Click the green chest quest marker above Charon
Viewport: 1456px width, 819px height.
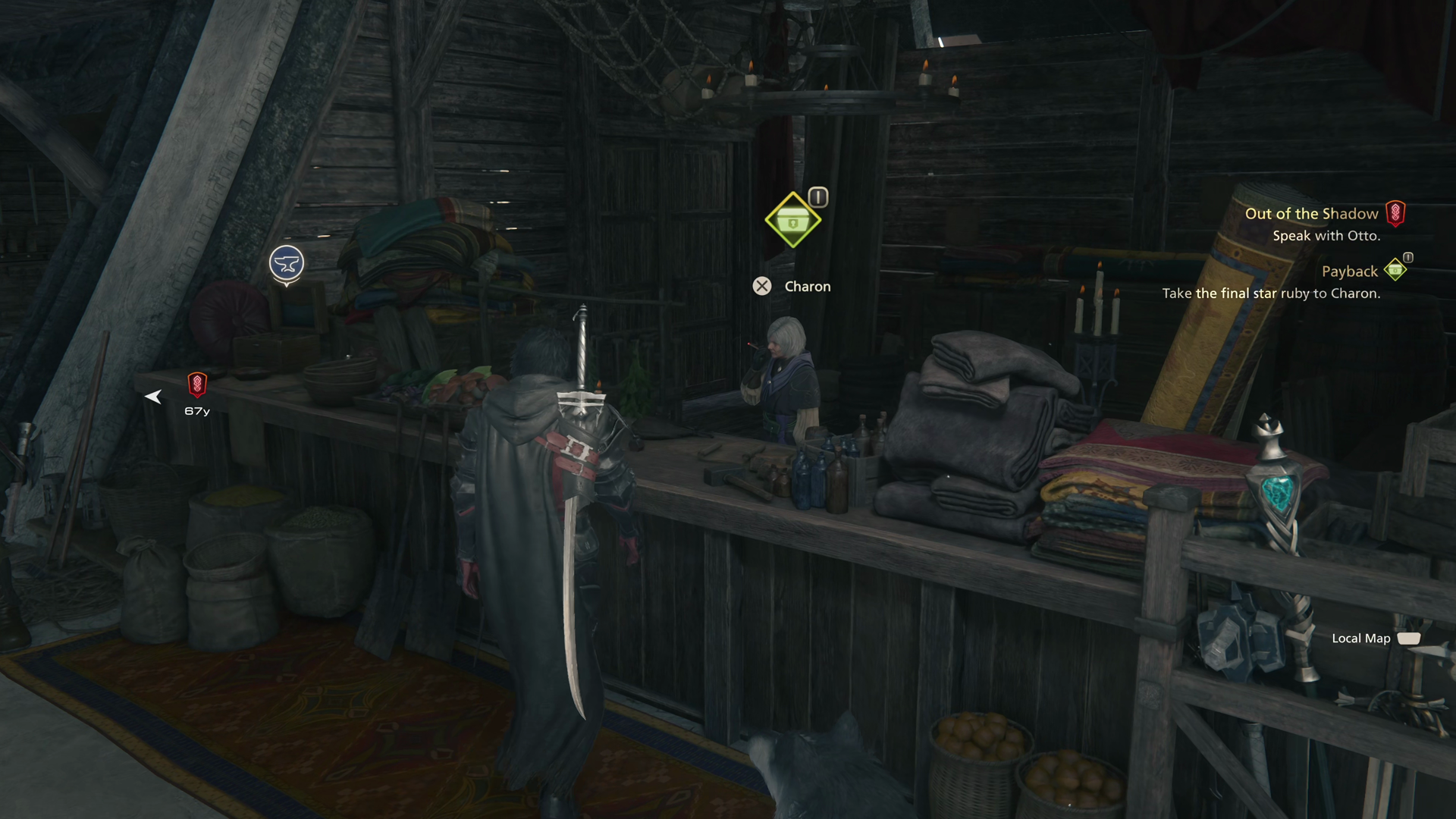(x=792, y=221)
